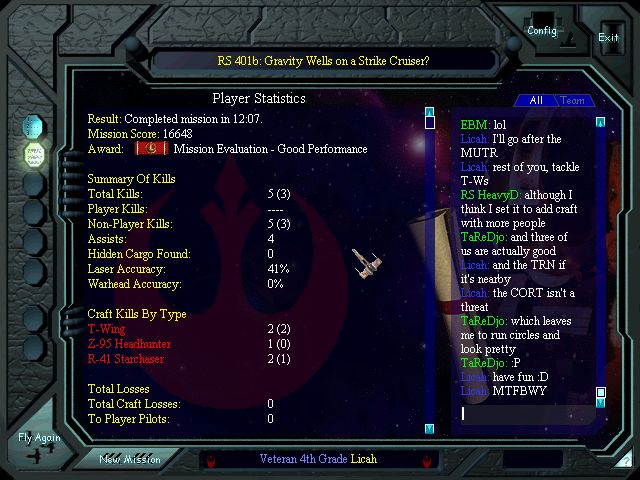640x480 pixels.
Task: Click the statistics panel's up arrow
Action: tap(429, 111)
